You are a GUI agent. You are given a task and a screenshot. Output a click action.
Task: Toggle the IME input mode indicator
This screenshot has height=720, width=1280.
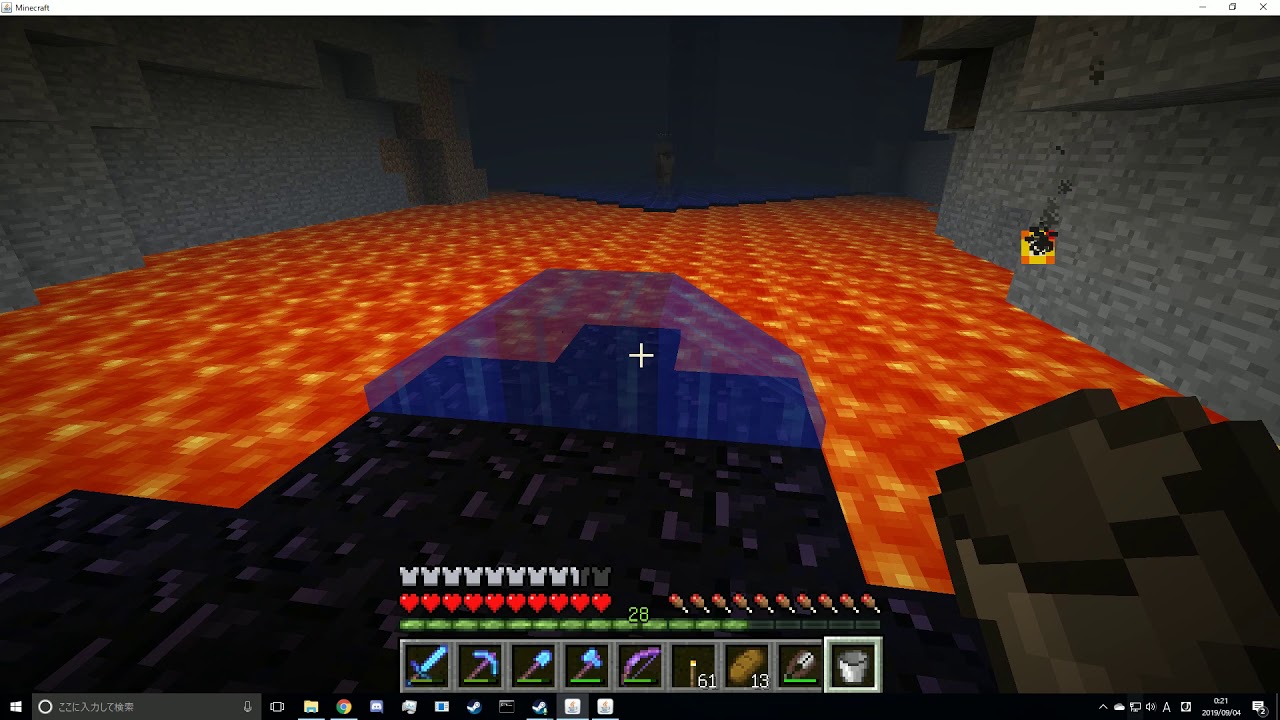coord(1168,707)
